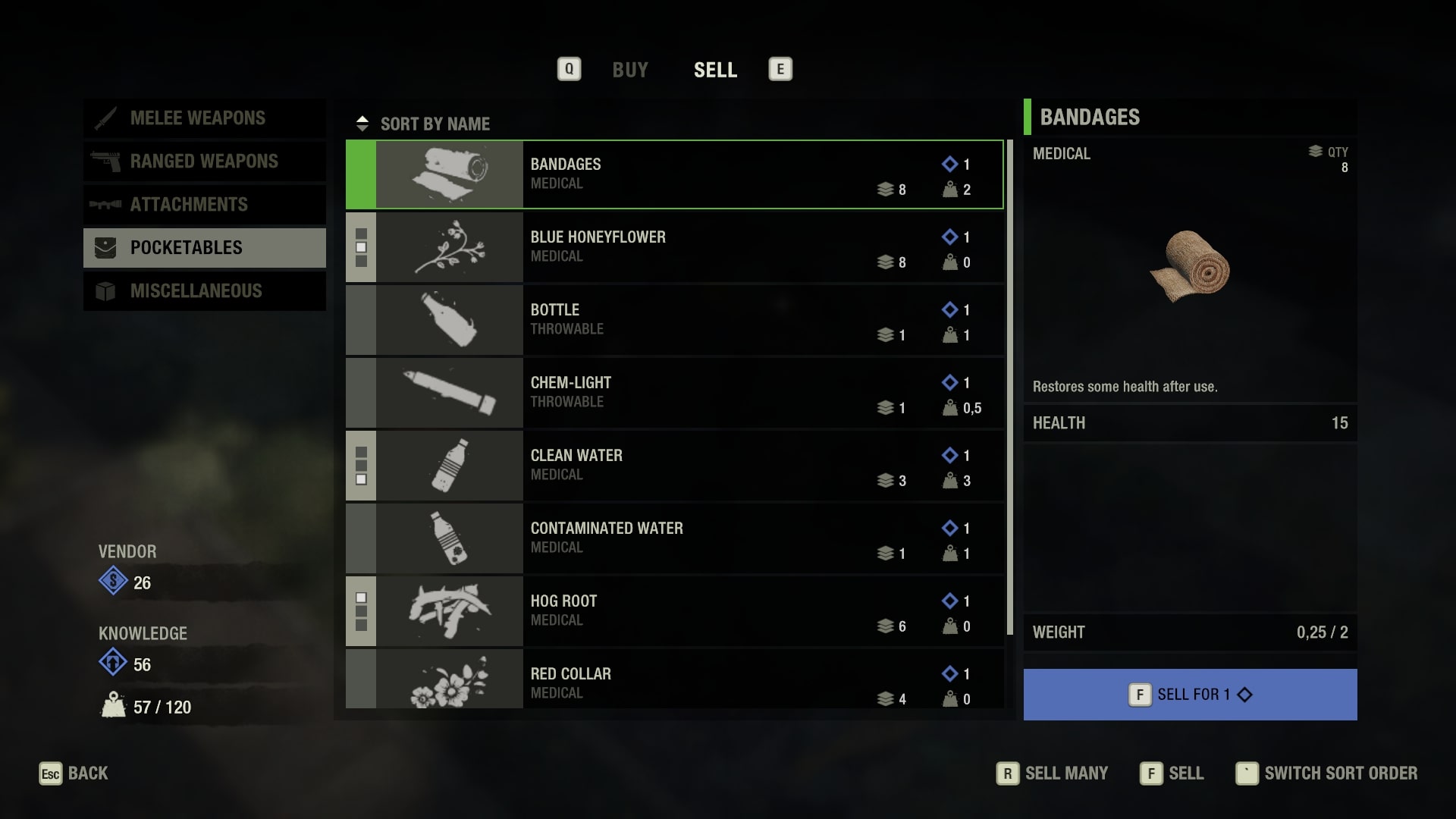The image size is (1456, 819).
Task: Click the stack indicator beside Blue Honeyflower
Action: 360,247
